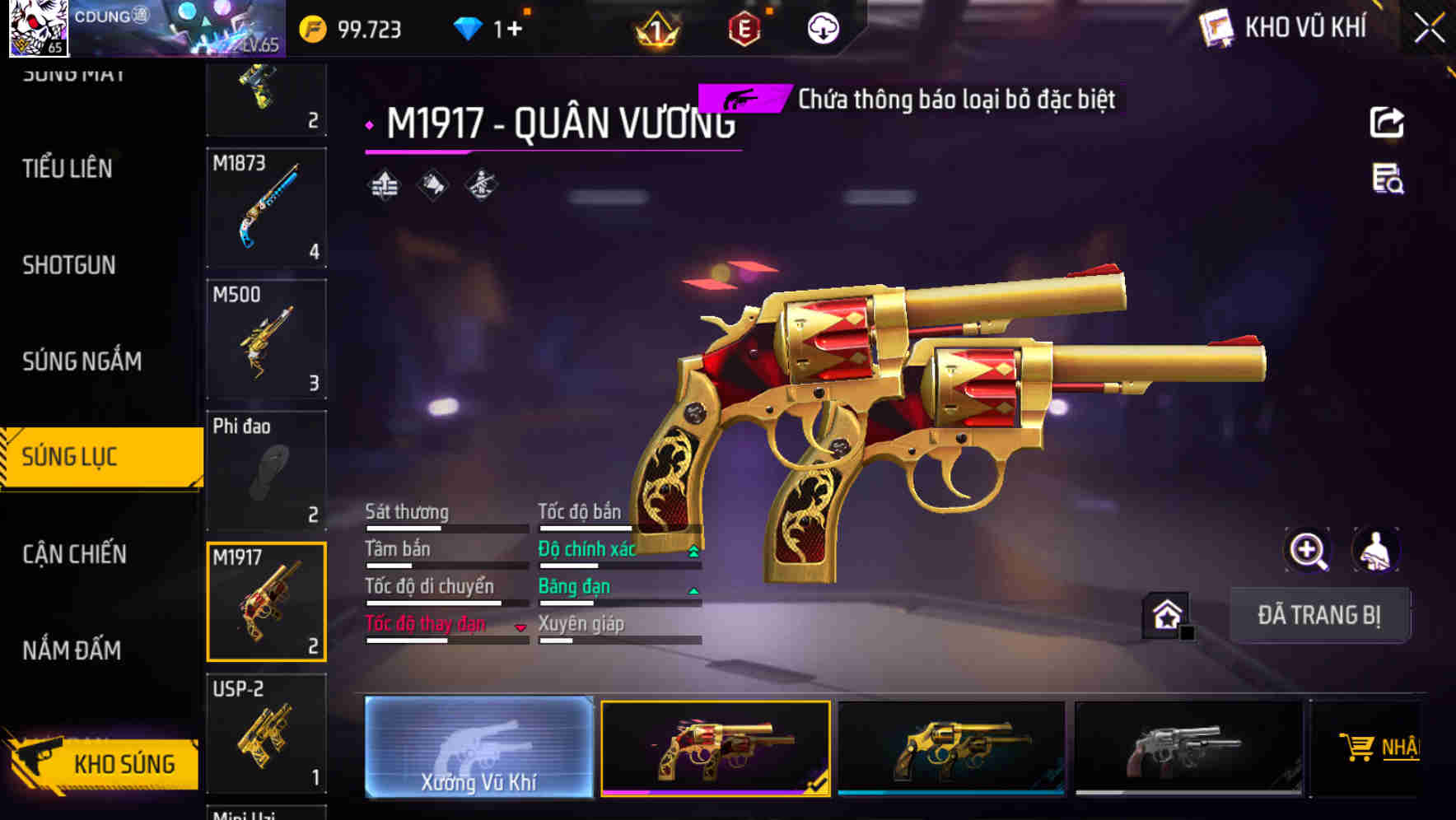Click the weapon upgrade arrow icon under the title
This screenshot has height=820, width=1456.
coord(384,187)
